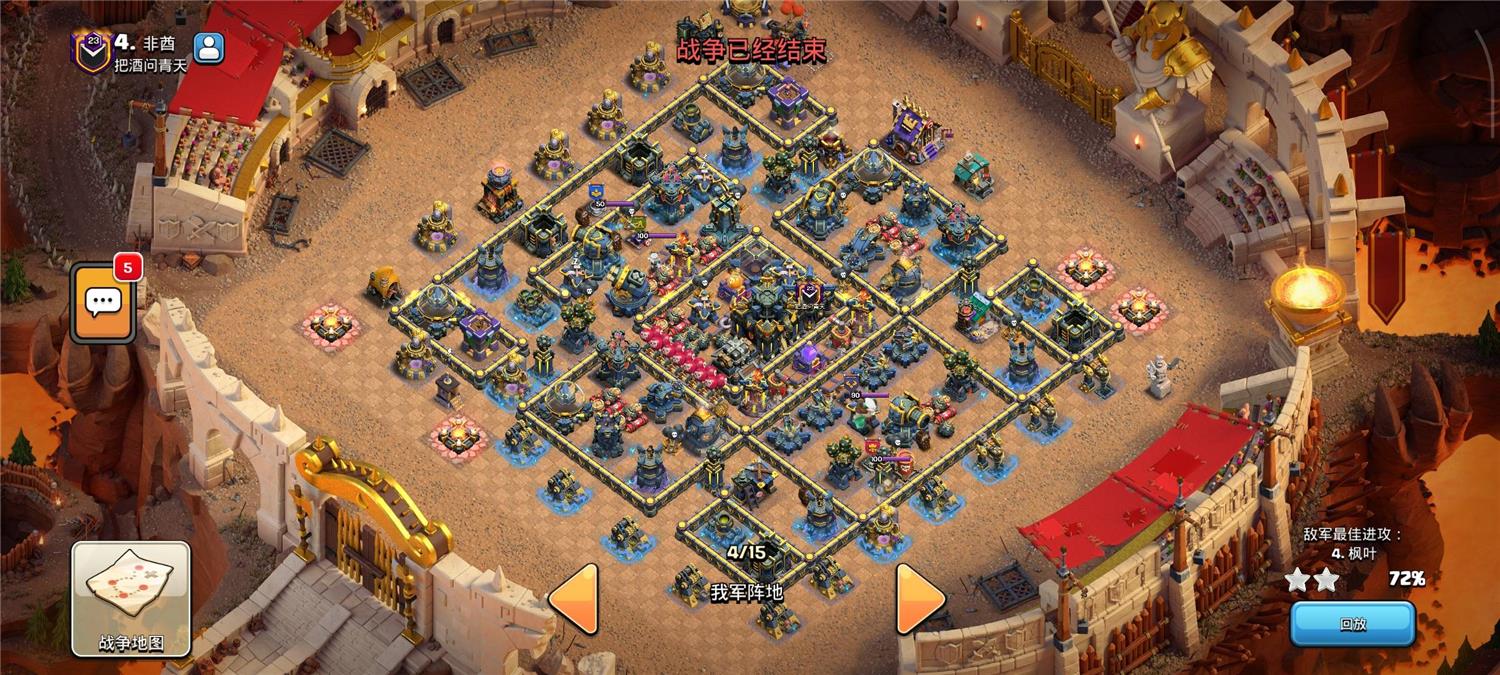The image size is (1500, 675).
Task: Open the 战争地图 war map
Action: tap(131, 598)
